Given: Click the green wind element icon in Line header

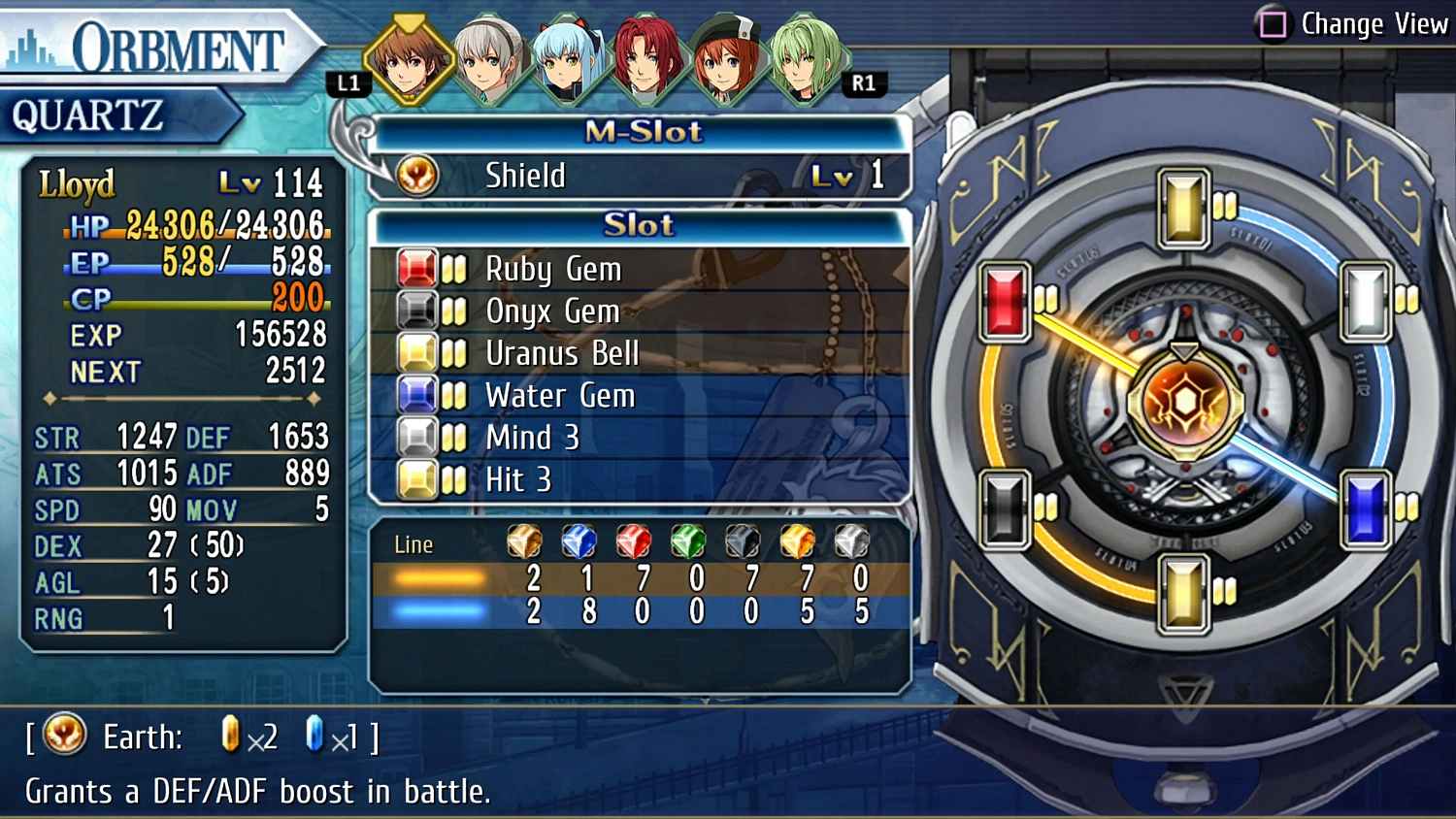Looking at the screenshot, I should coord(687,541).
